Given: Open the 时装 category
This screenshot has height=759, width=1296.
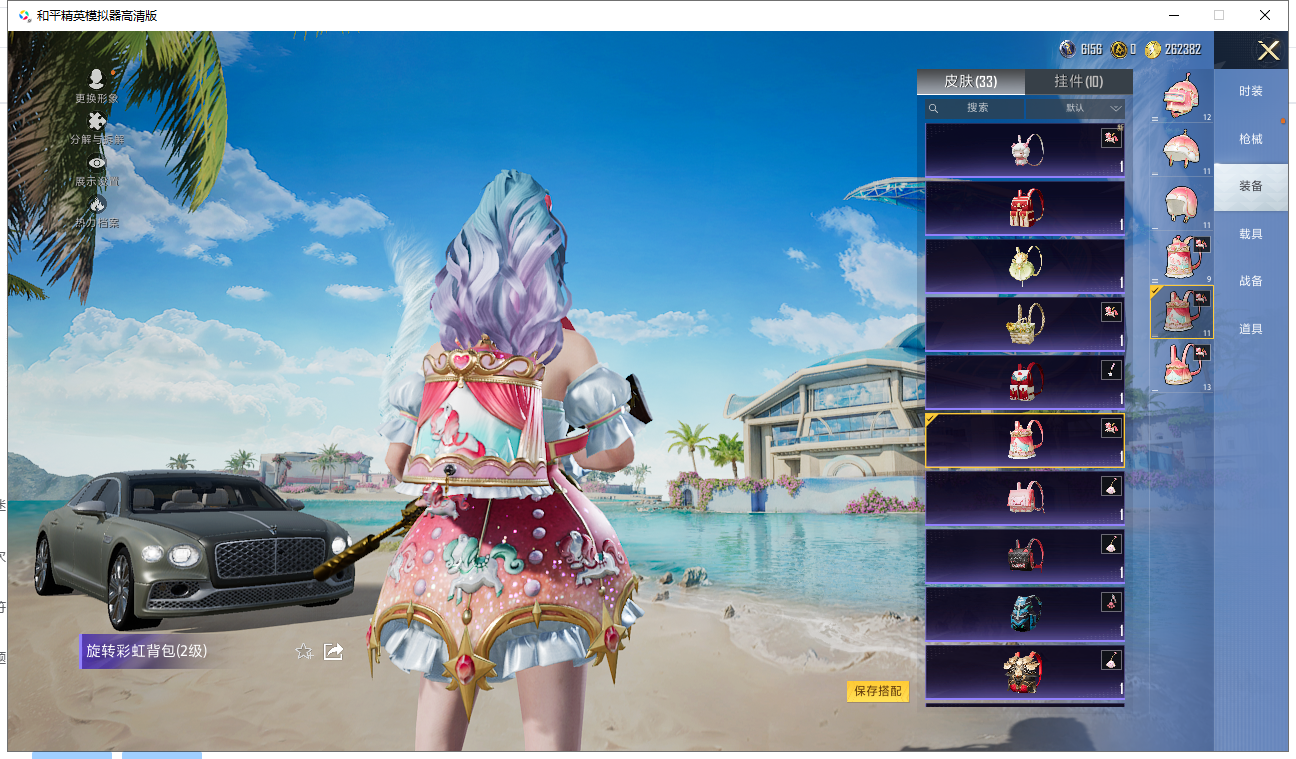Looking at the screenshot, I should coord(1250,91).
